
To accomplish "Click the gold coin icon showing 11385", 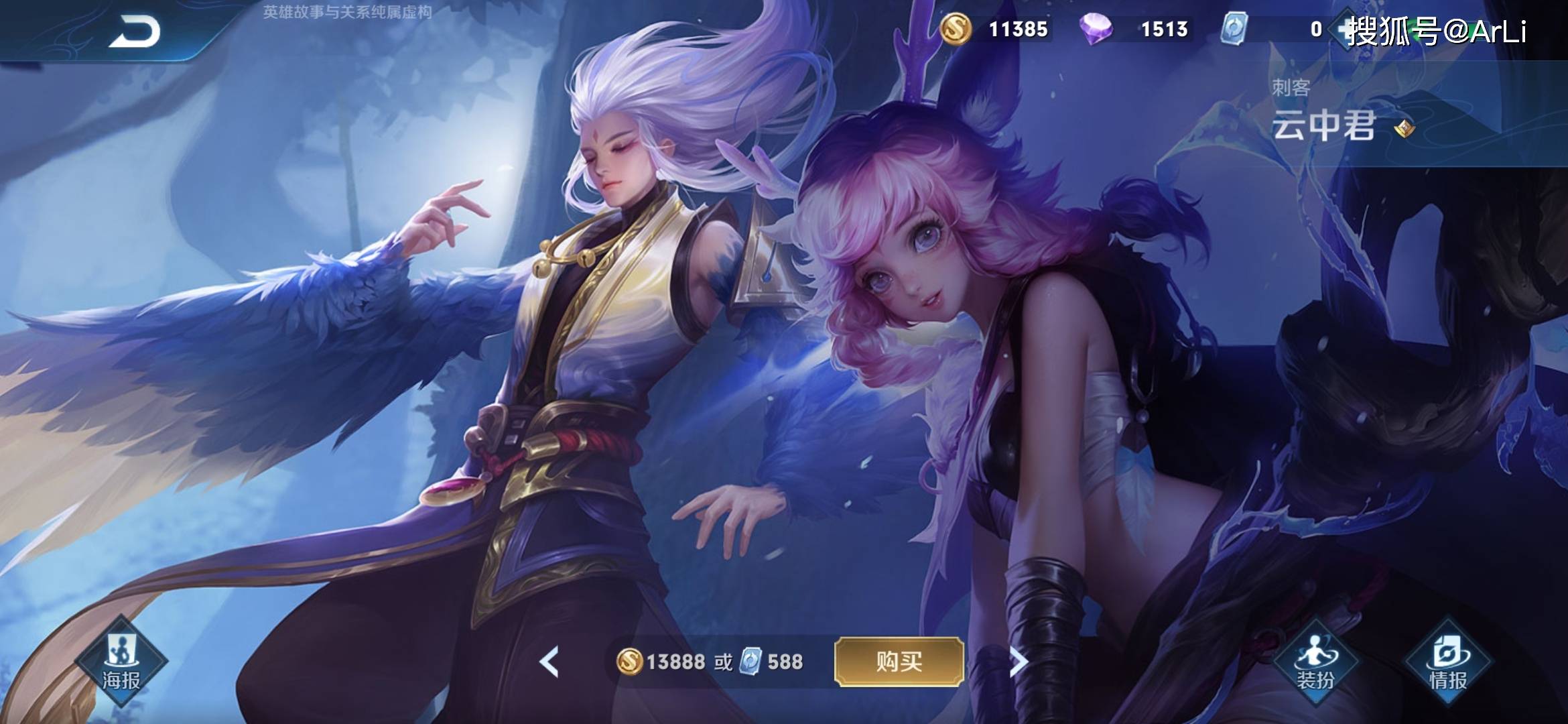I will (956, 29).
